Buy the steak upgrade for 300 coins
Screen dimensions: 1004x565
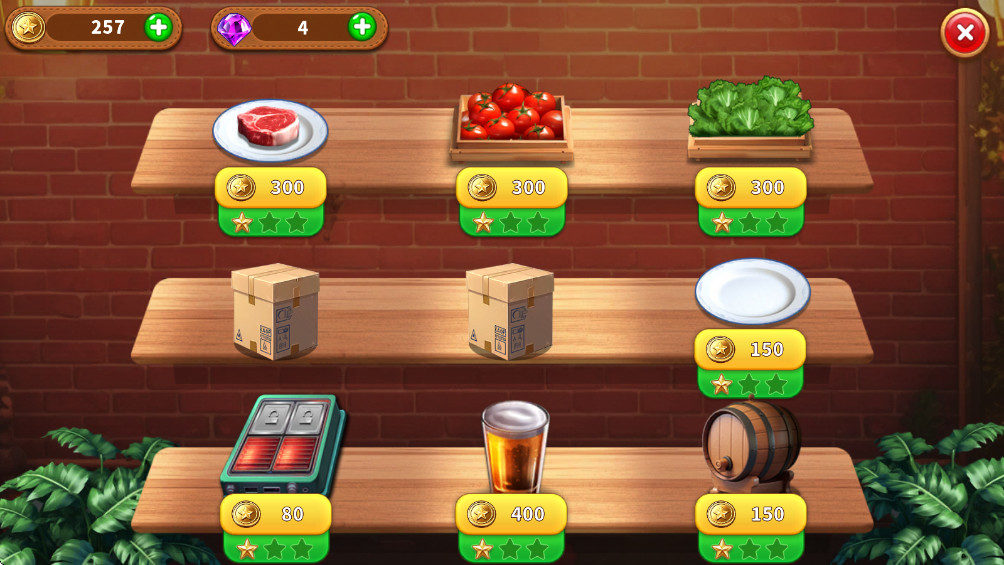[270, 188]
